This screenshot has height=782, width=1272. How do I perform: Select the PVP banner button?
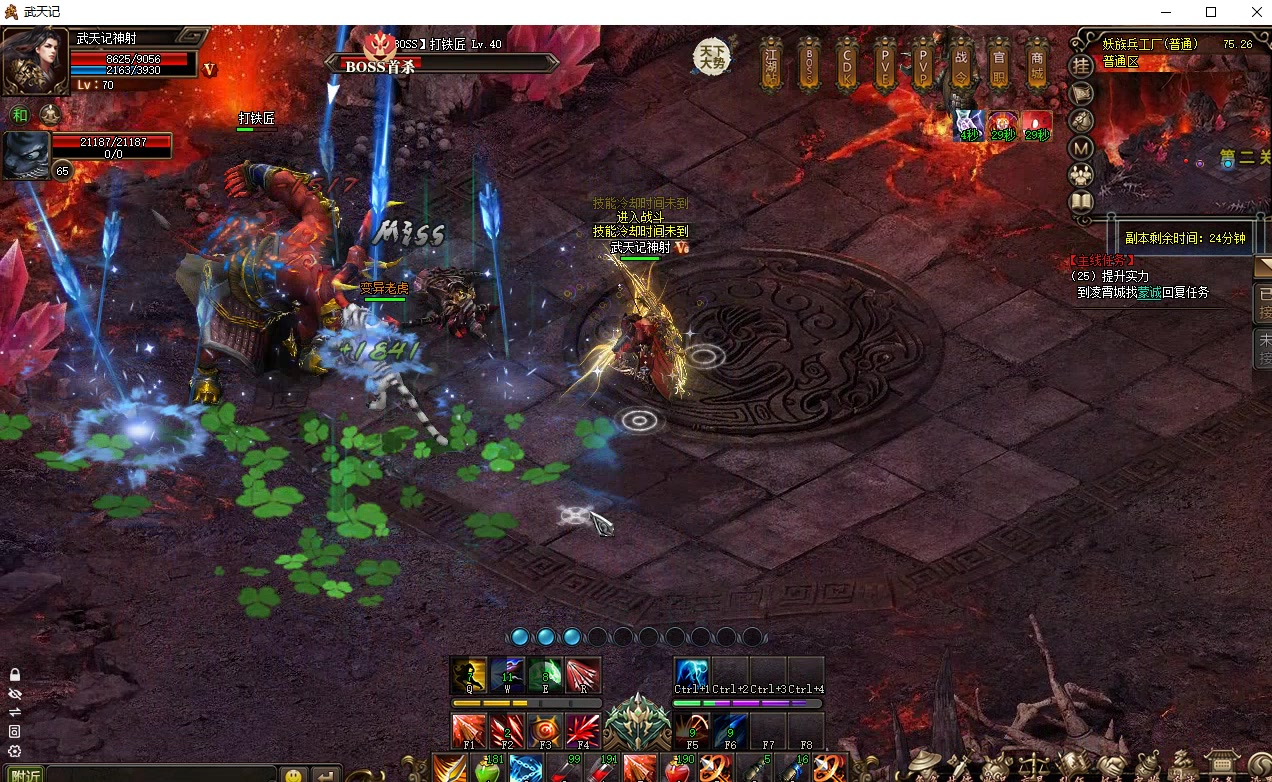[921, 64]
